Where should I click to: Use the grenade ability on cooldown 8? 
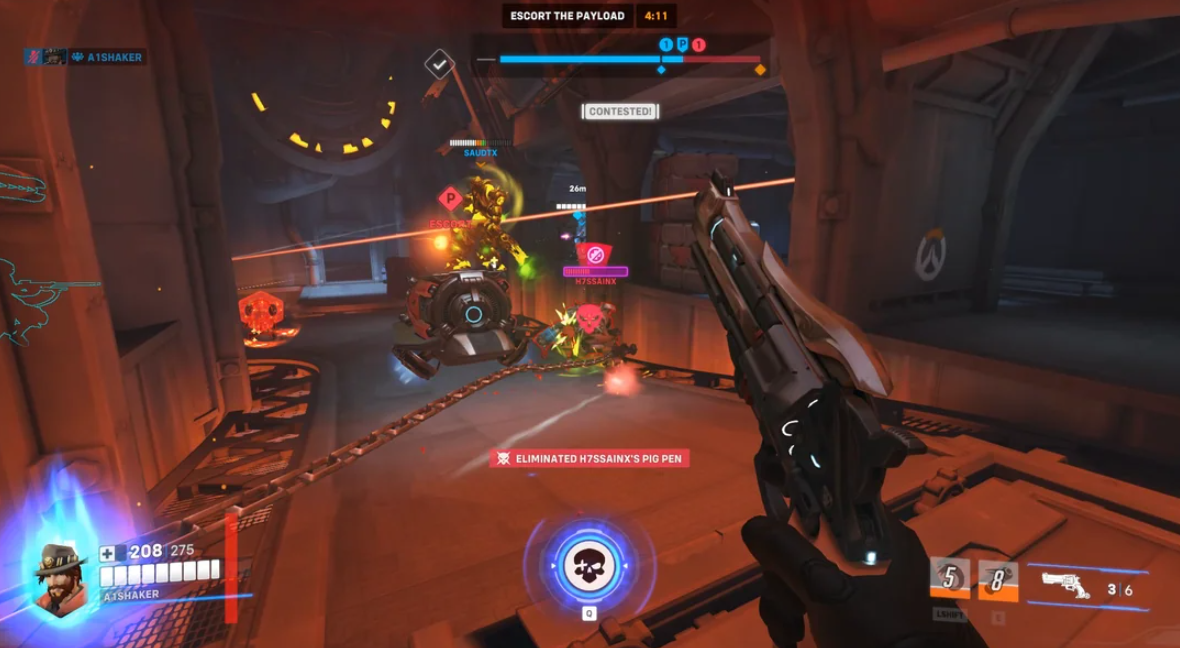click(x=997, y=580)
